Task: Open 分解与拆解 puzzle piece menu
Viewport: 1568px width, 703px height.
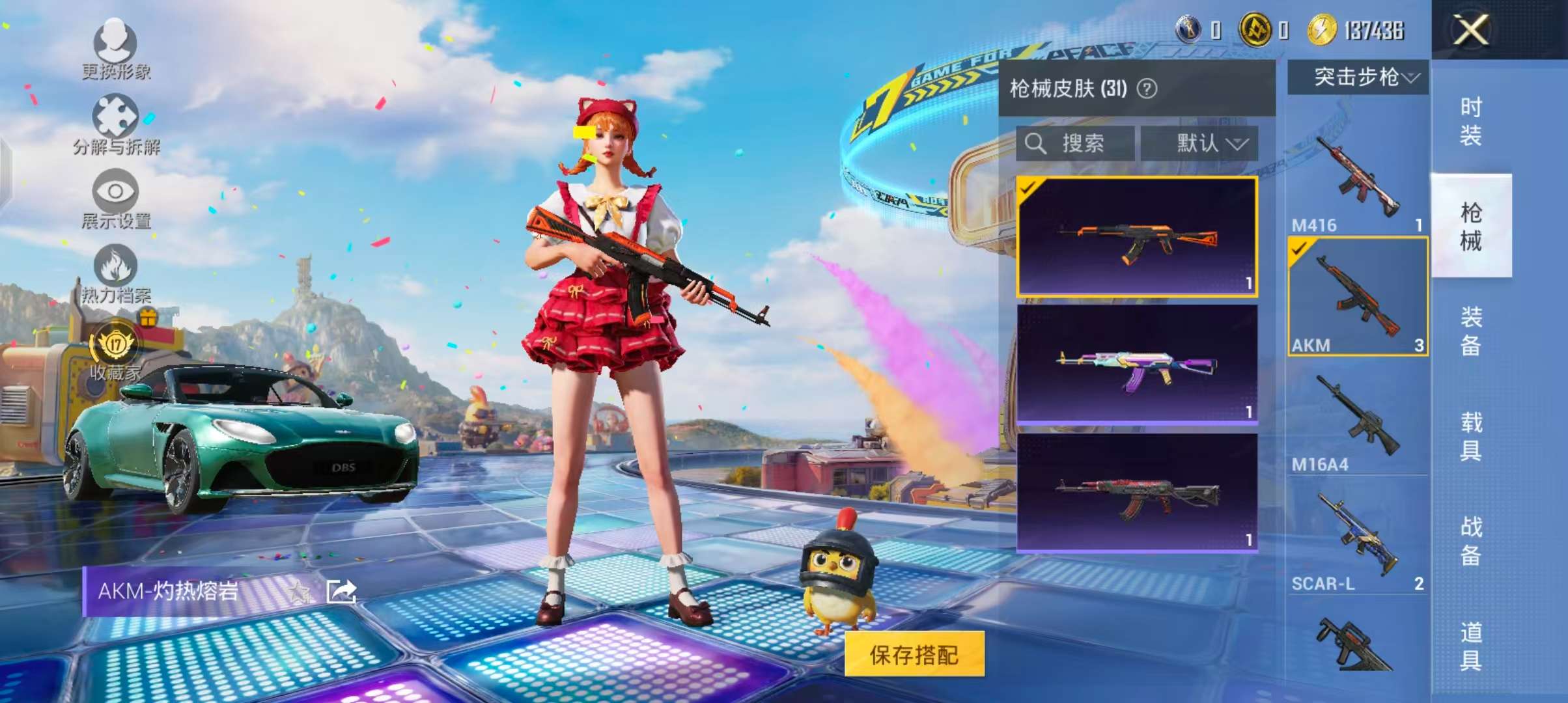Action: pyautogui.click(x=116, y=124)
